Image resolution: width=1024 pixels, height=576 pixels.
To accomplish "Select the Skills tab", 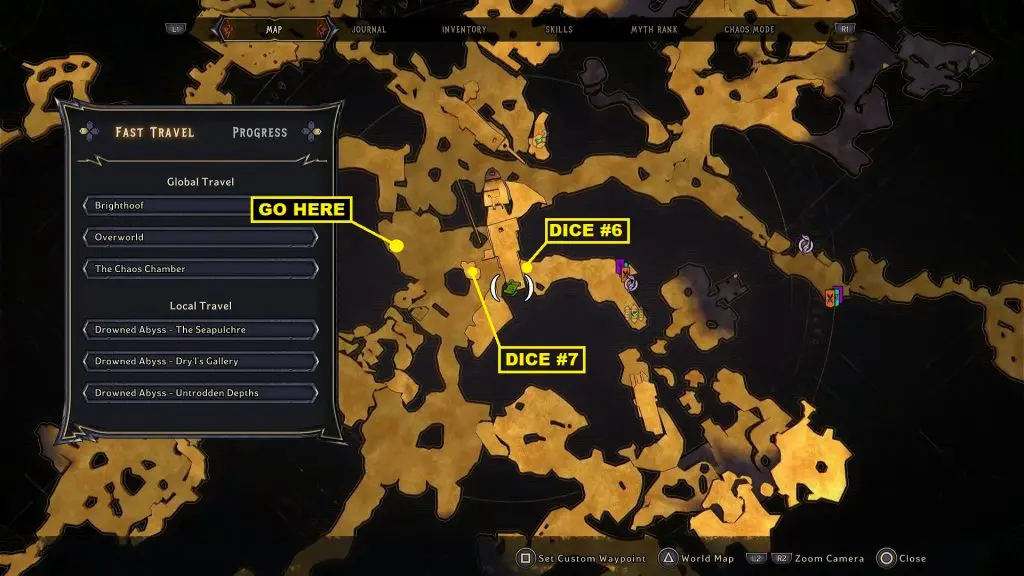I will (559, 30).
